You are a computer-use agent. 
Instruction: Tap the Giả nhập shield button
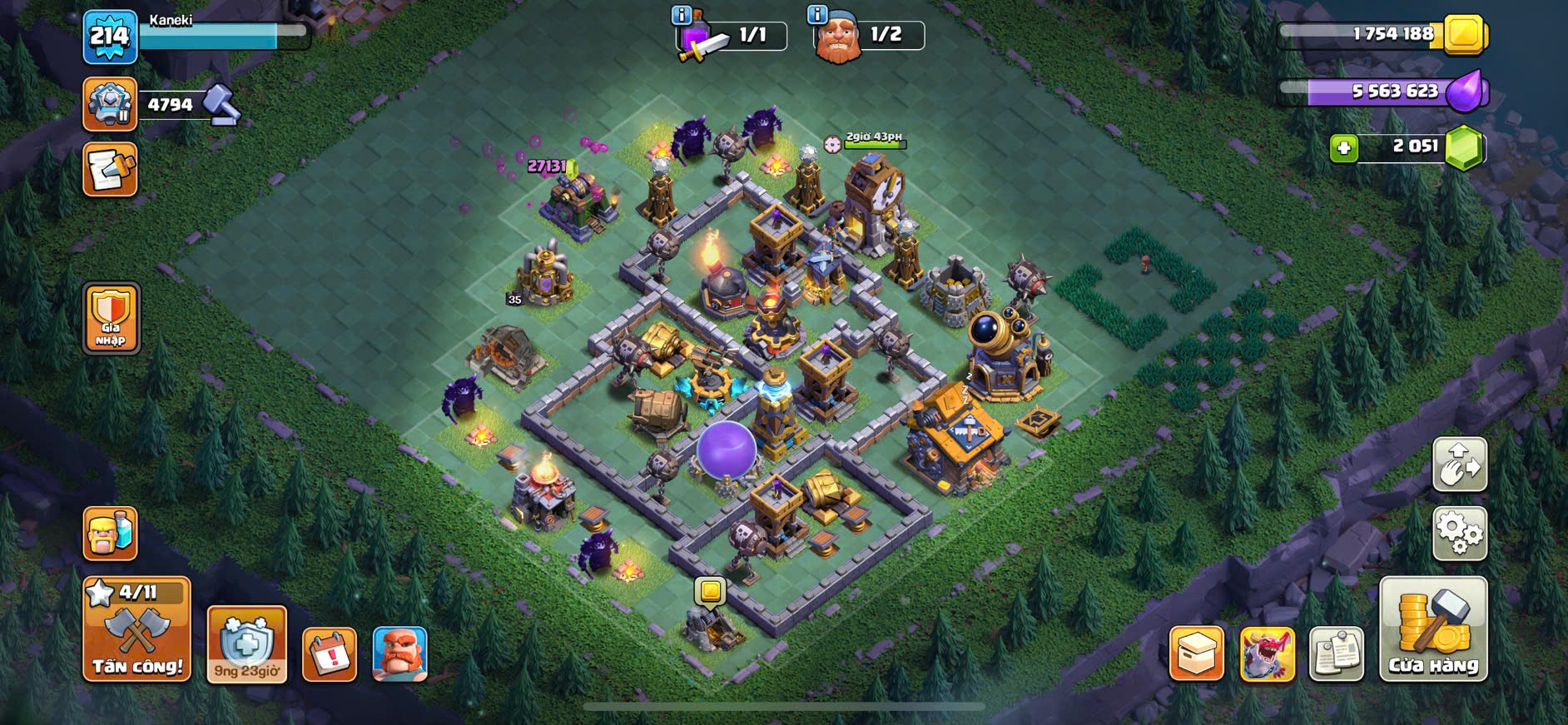(111, 318)
